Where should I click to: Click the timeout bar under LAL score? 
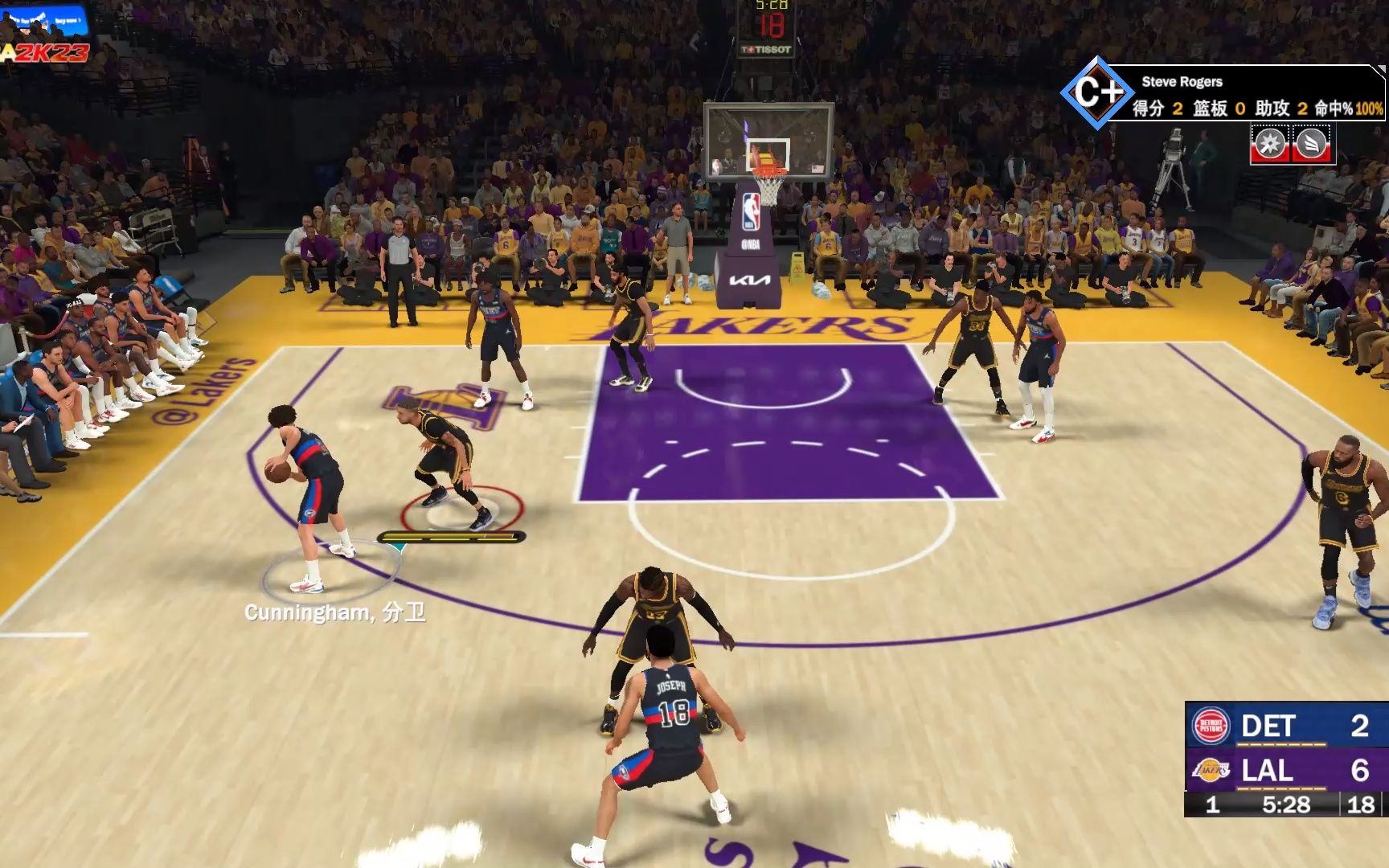tap(1281, 788)
